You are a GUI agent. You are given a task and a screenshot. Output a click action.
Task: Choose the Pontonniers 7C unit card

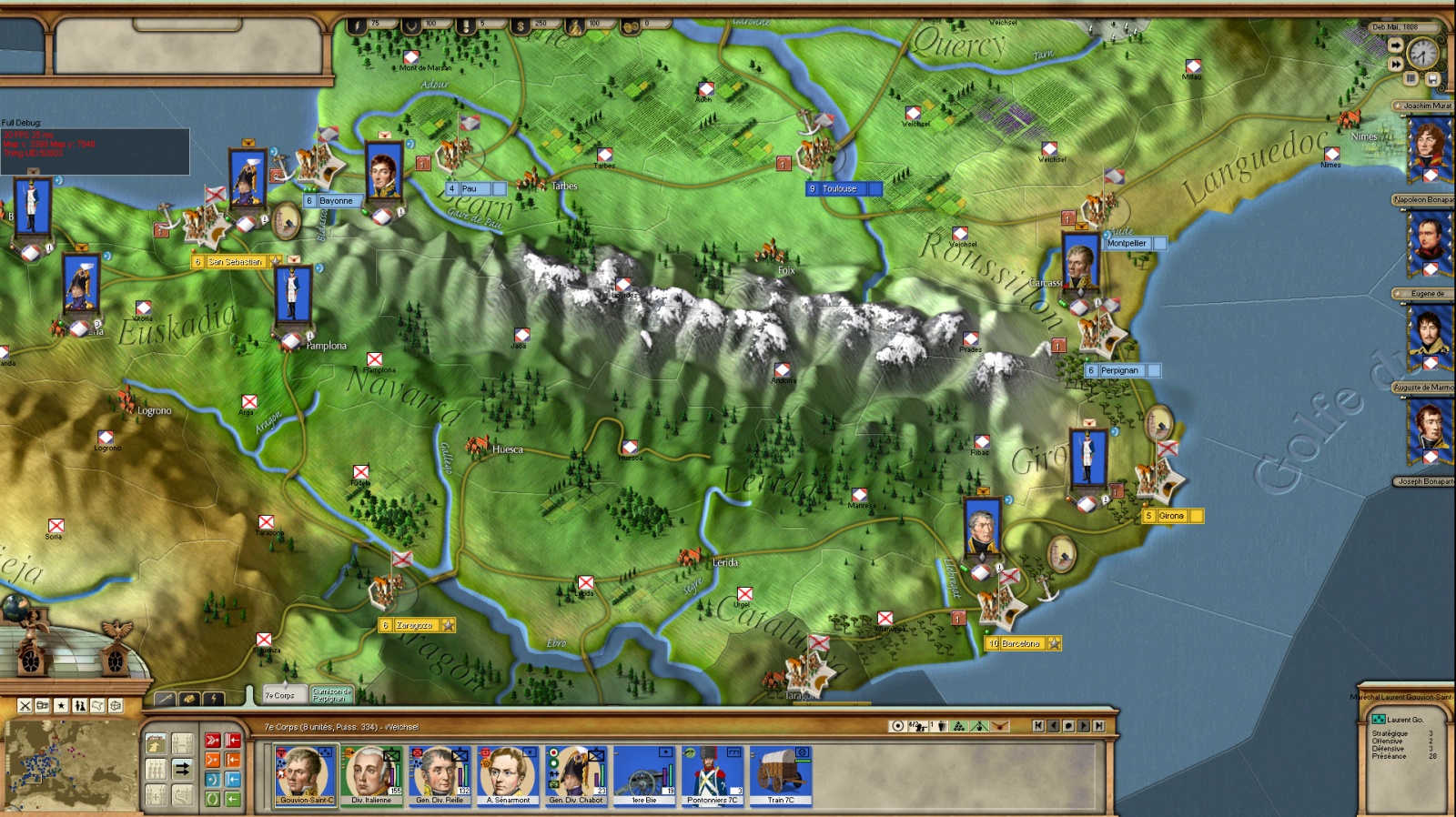pos(713,775)
